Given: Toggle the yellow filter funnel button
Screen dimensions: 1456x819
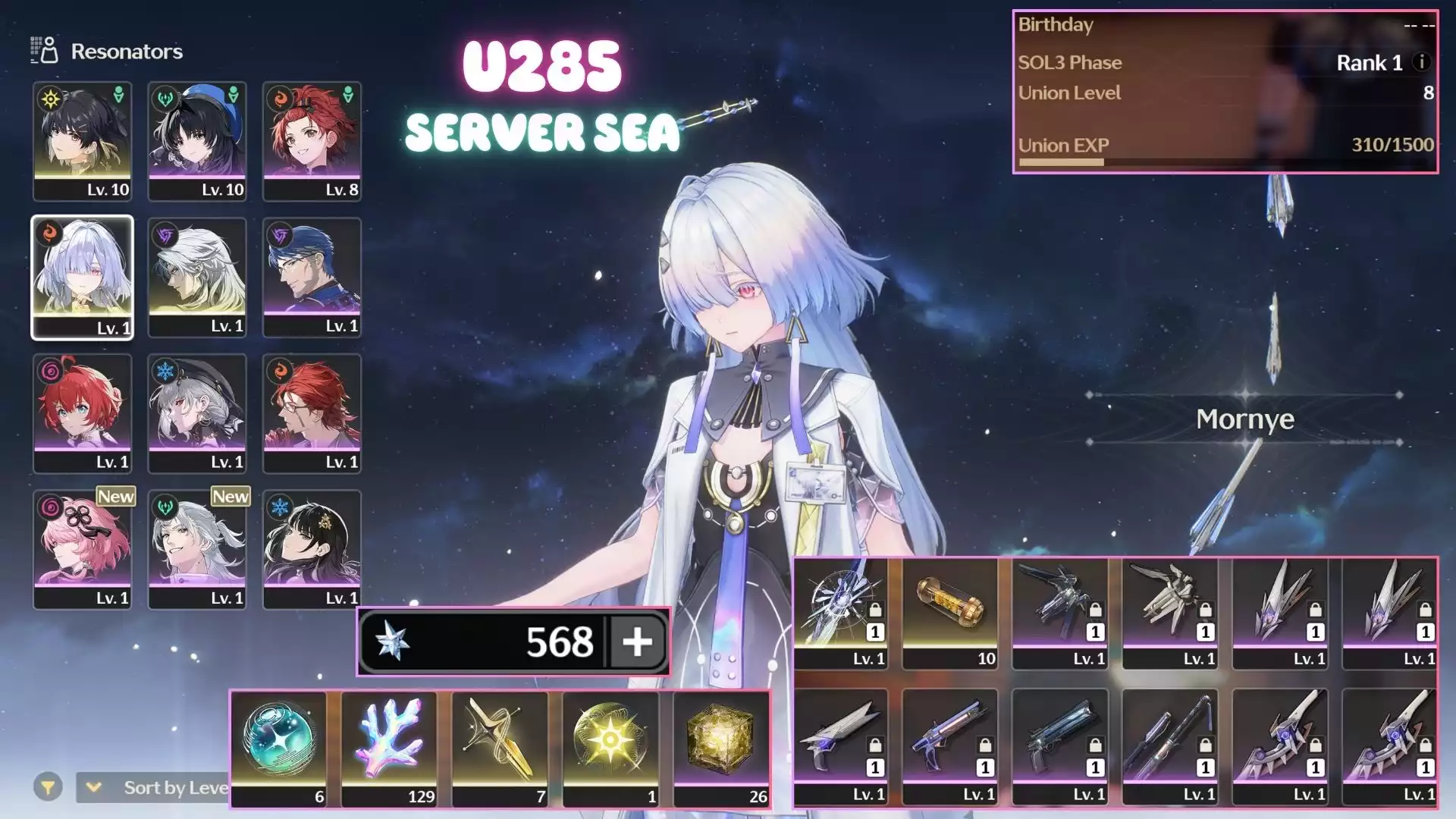Looking at the screenshot, I should tap(48, 788).
